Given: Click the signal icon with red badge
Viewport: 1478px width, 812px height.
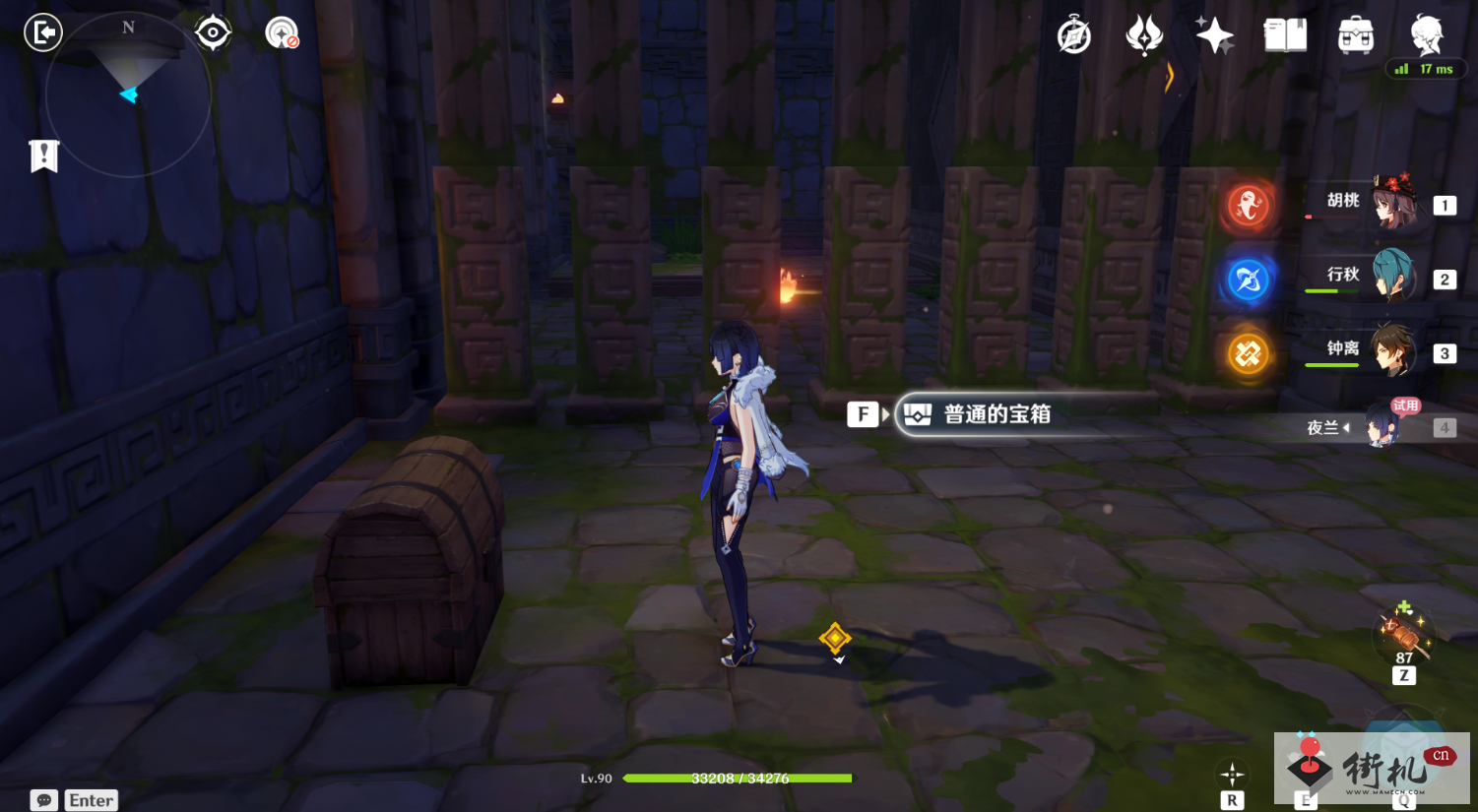Looking at the screenshot, I should [282, 33].
